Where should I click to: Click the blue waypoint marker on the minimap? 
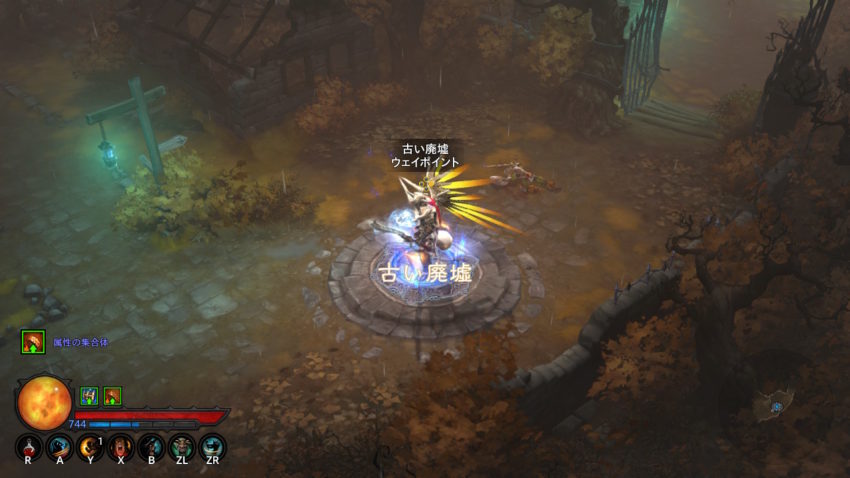tap(775, 405)
